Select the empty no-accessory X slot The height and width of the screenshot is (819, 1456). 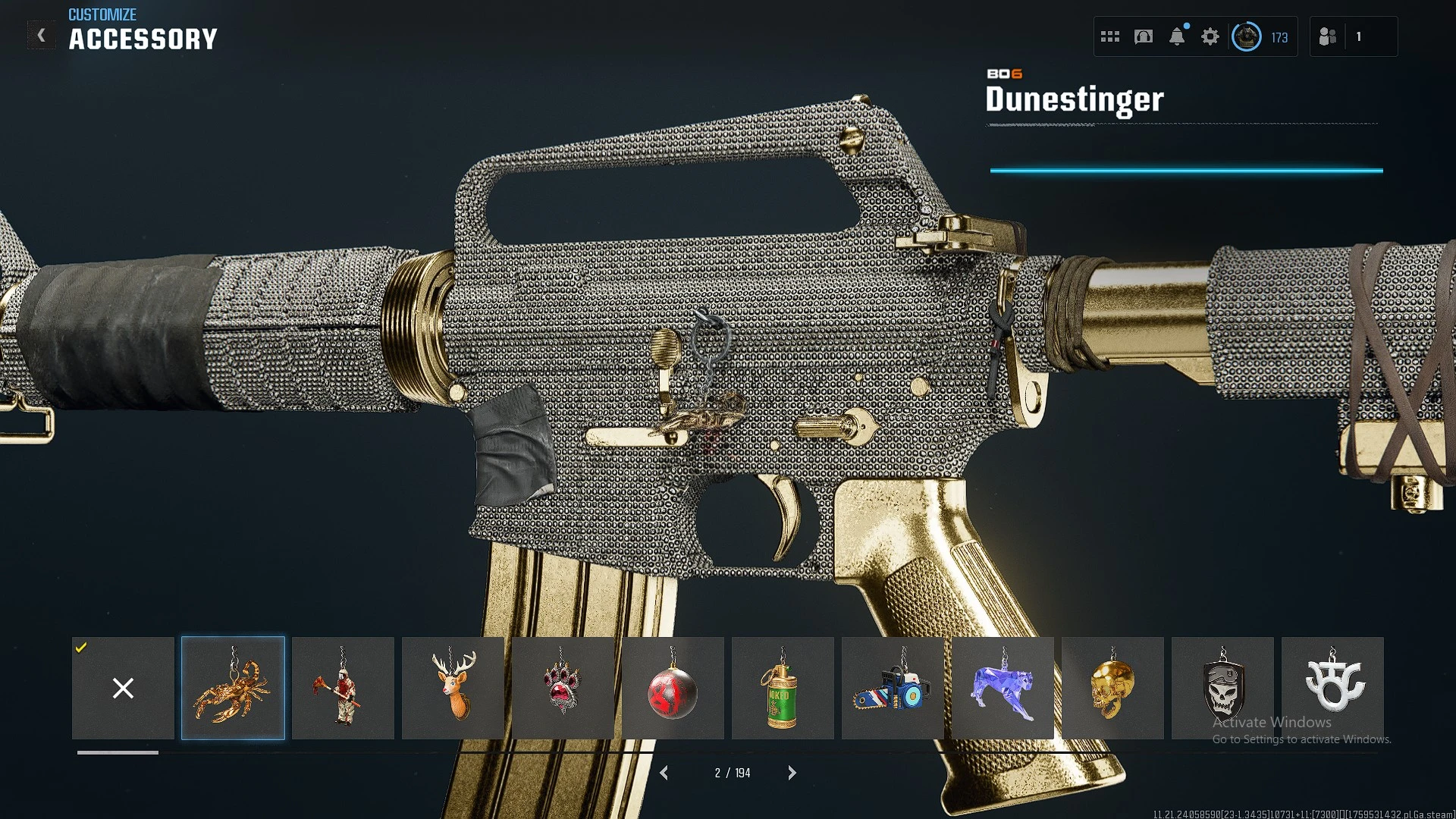click(123, 688)
